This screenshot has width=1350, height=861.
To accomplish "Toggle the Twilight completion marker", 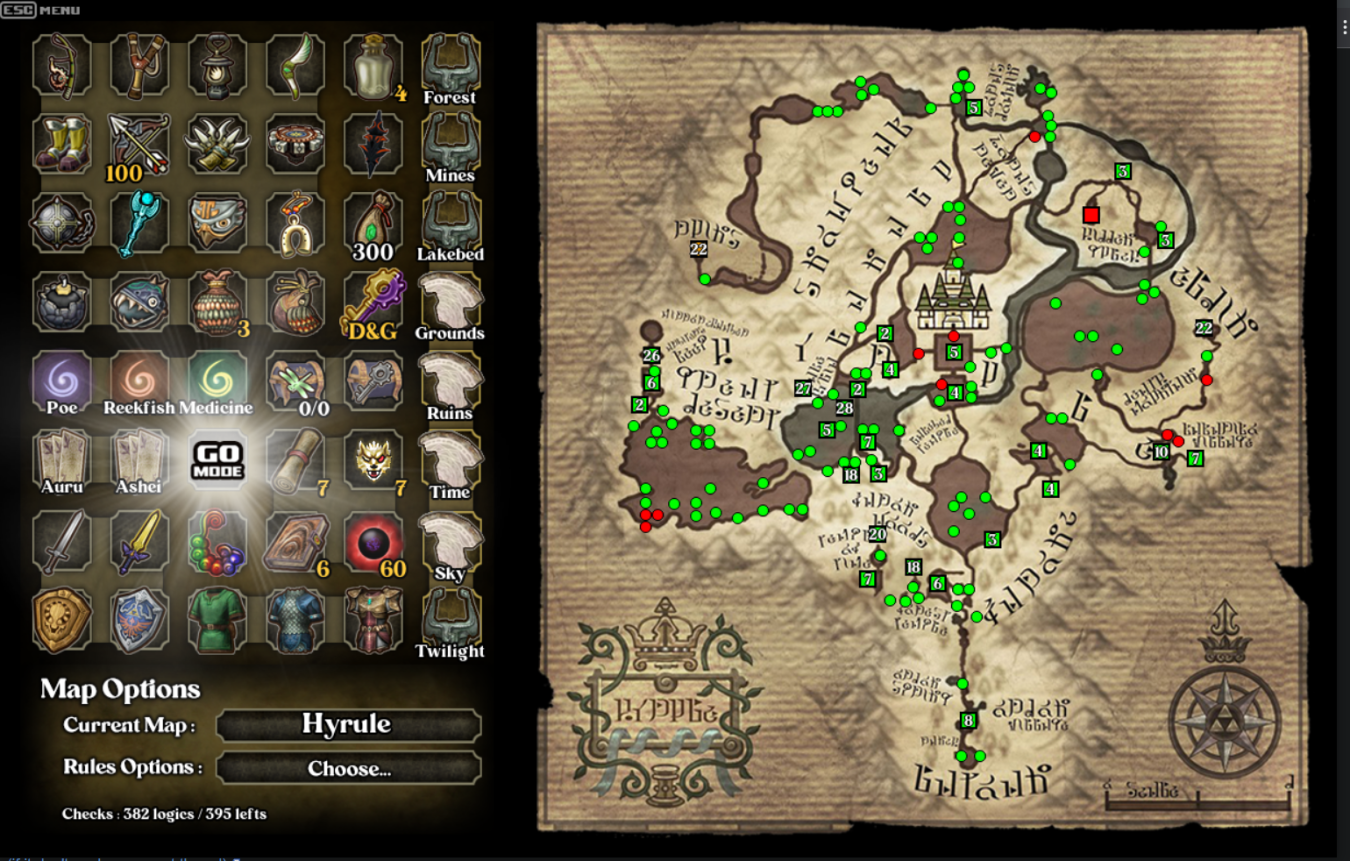I will coord(450,618).
